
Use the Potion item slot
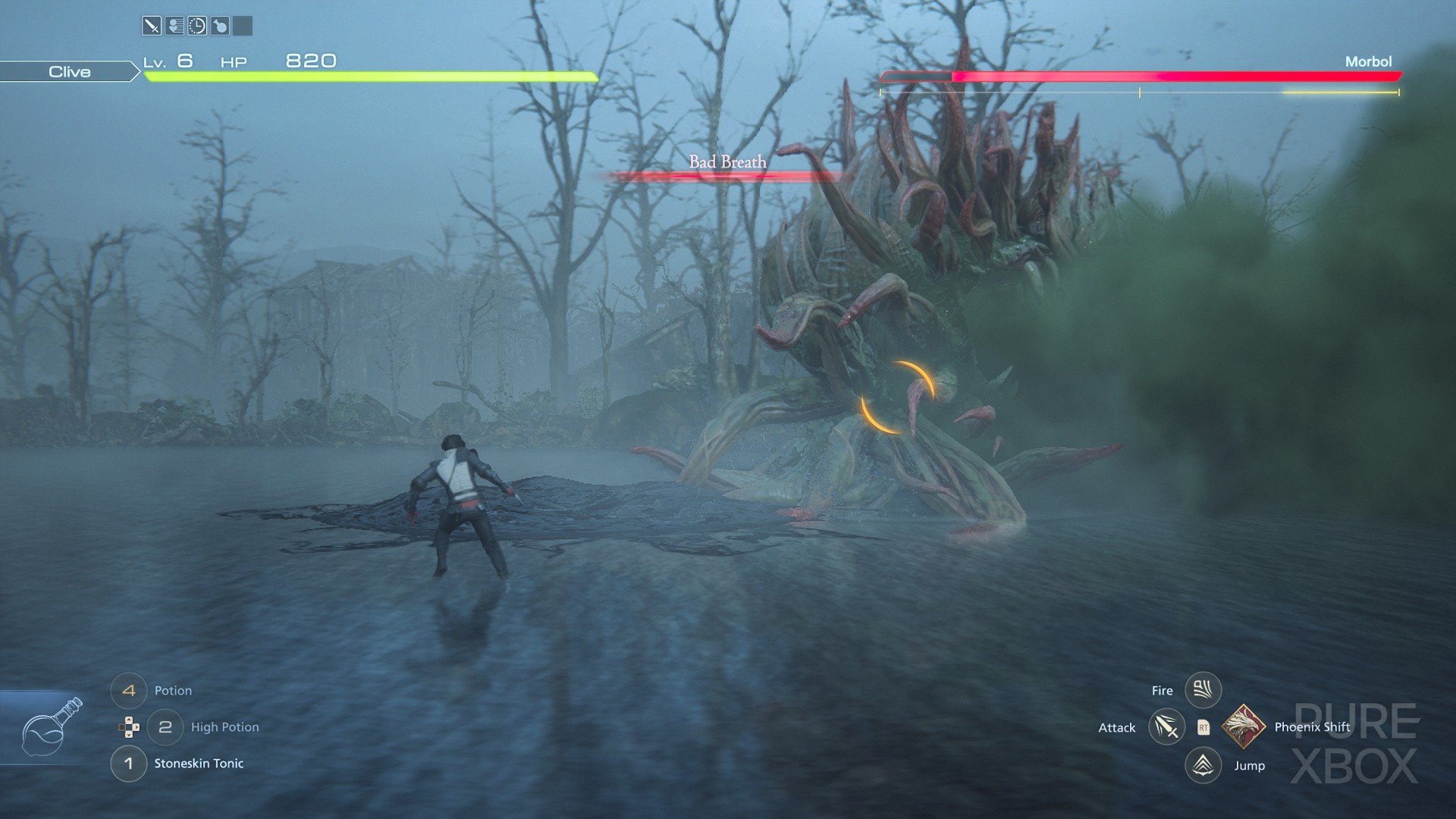coord(129,691)
